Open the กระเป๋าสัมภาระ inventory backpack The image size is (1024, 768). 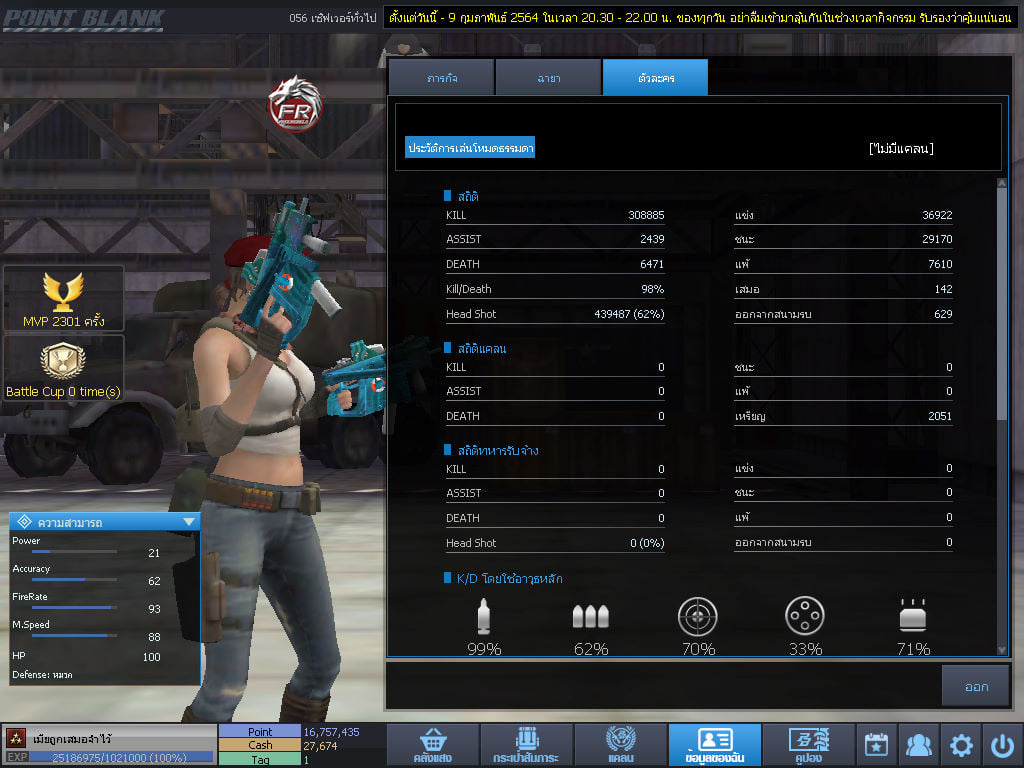coord(525,745)
